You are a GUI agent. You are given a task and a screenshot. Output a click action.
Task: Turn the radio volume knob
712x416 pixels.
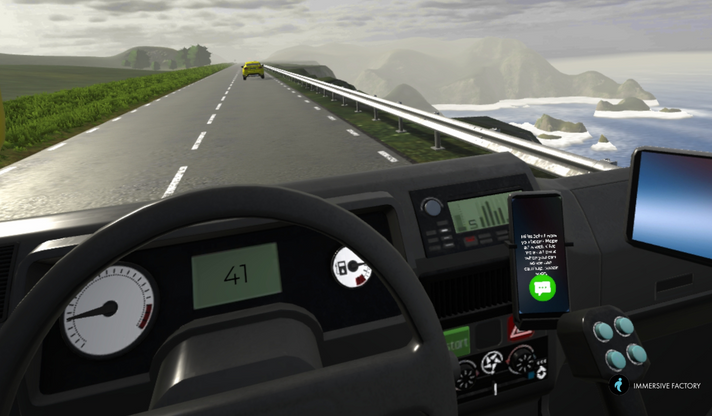[432, 207]
